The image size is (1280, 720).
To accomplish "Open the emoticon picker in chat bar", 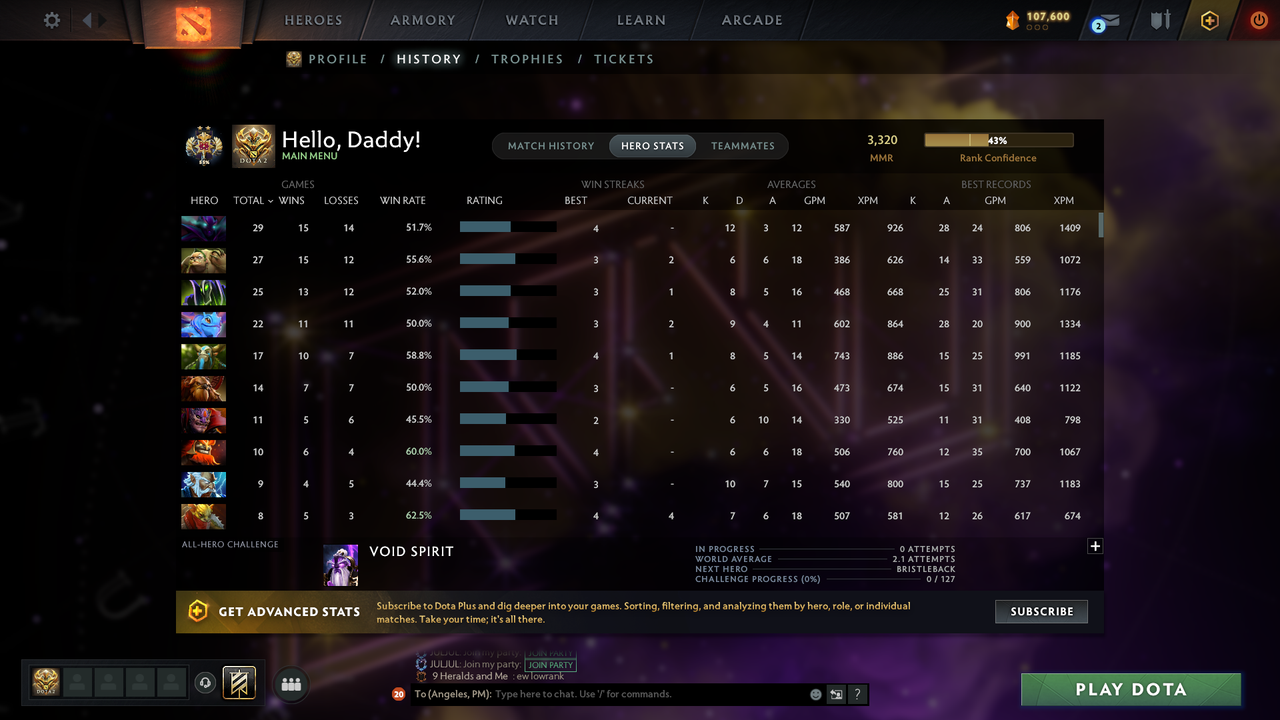I will pyautogui.click(x=815, y=693).
